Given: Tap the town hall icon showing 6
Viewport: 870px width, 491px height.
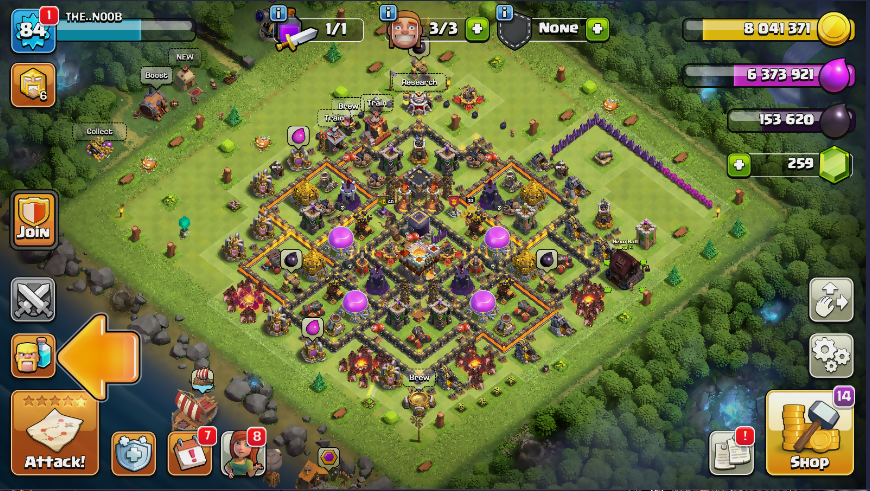Looking at the screenshot, I should [33, 85].
